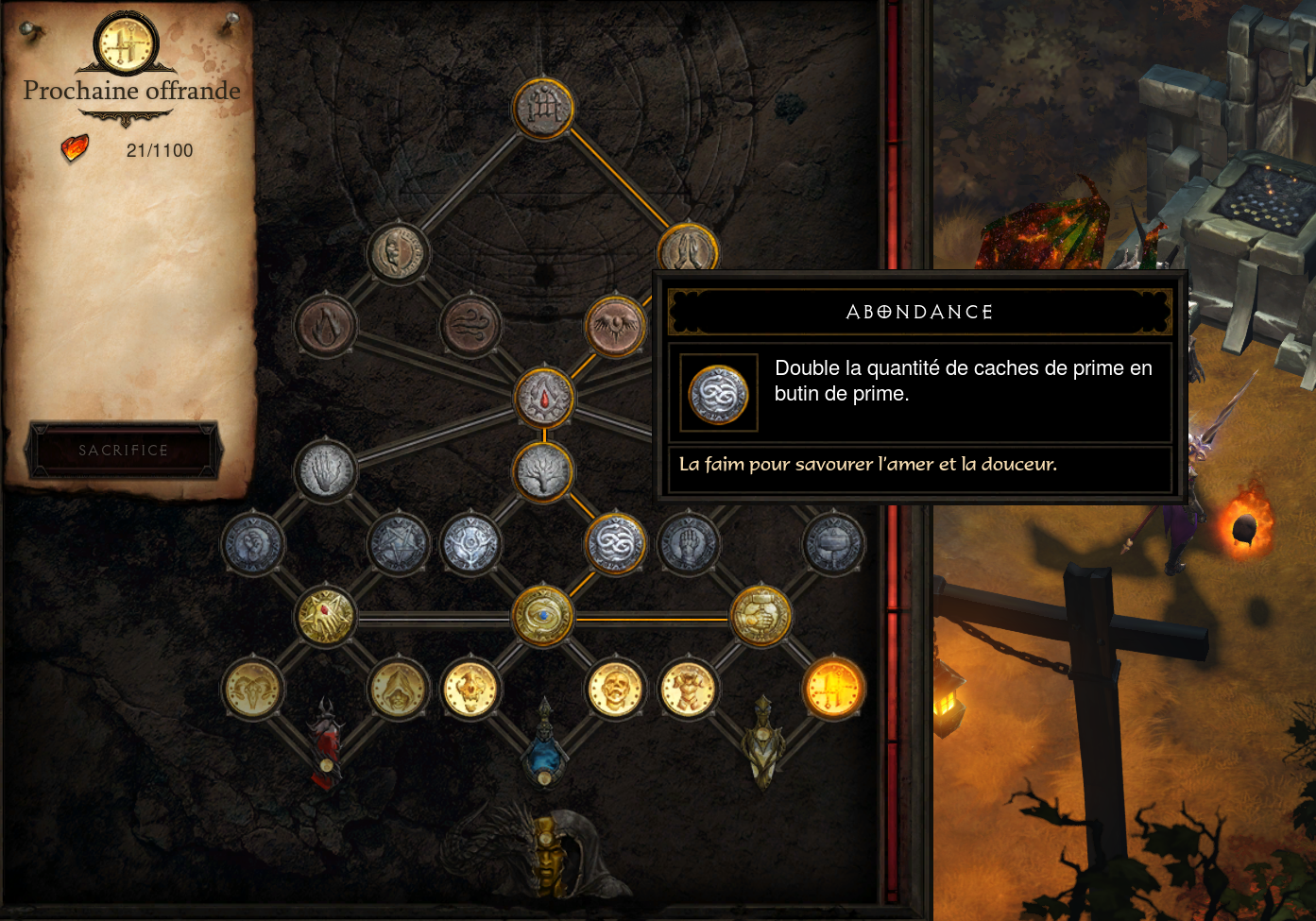
Task: Select the gate seal at the top
Action: click(x=543, y=109)
